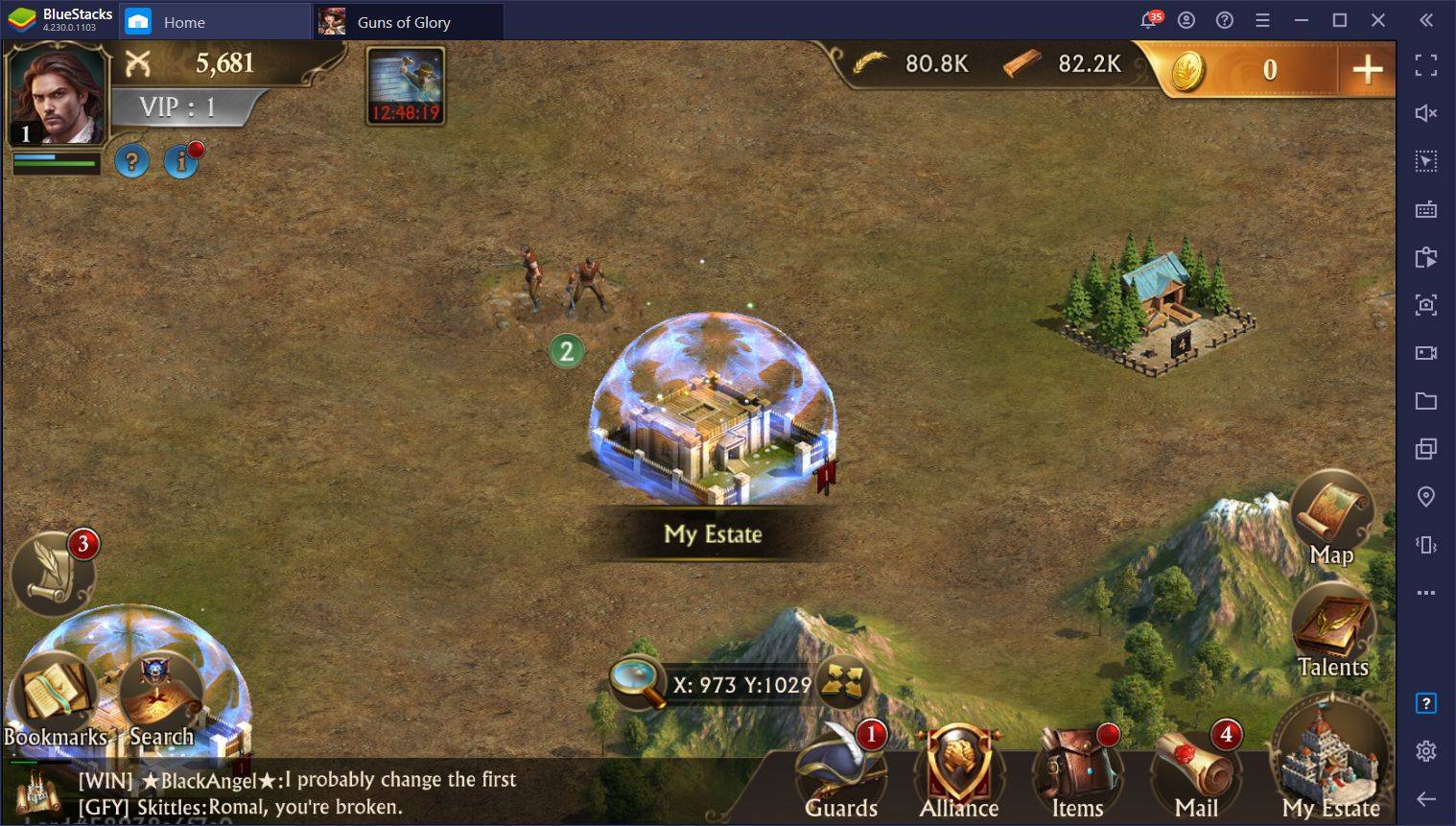The width and height of the screenshot is (1456, 826).
Task: Open the Guards menu
Action: point(841,772)
